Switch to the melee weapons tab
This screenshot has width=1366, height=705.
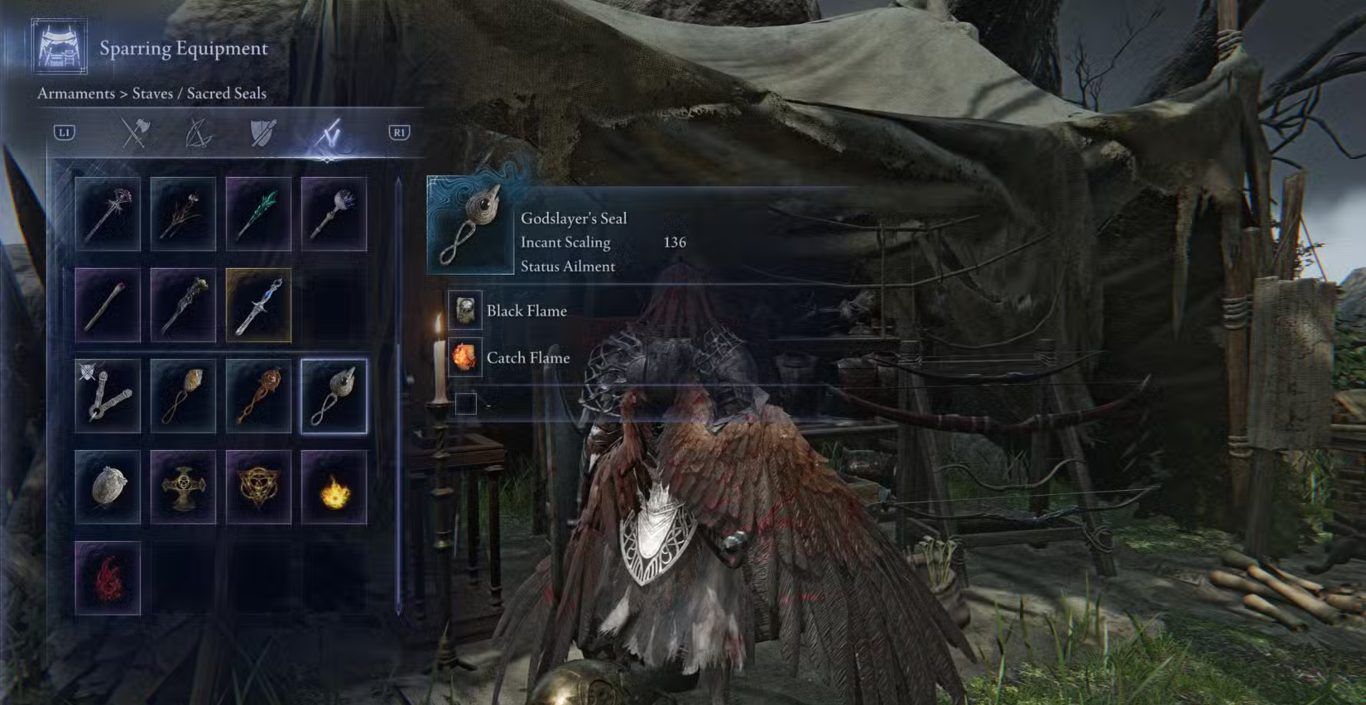coord(135,132)
